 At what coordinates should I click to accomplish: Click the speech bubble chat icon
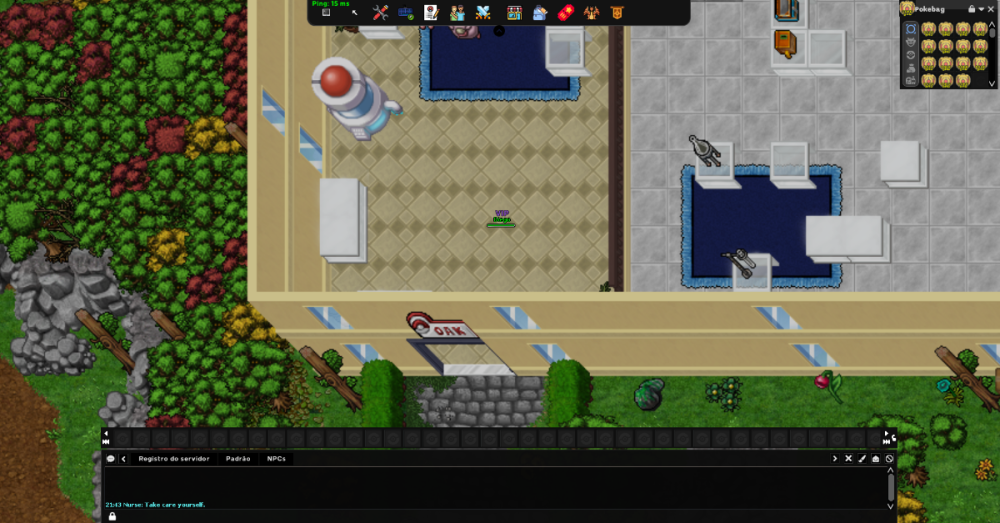111,458
